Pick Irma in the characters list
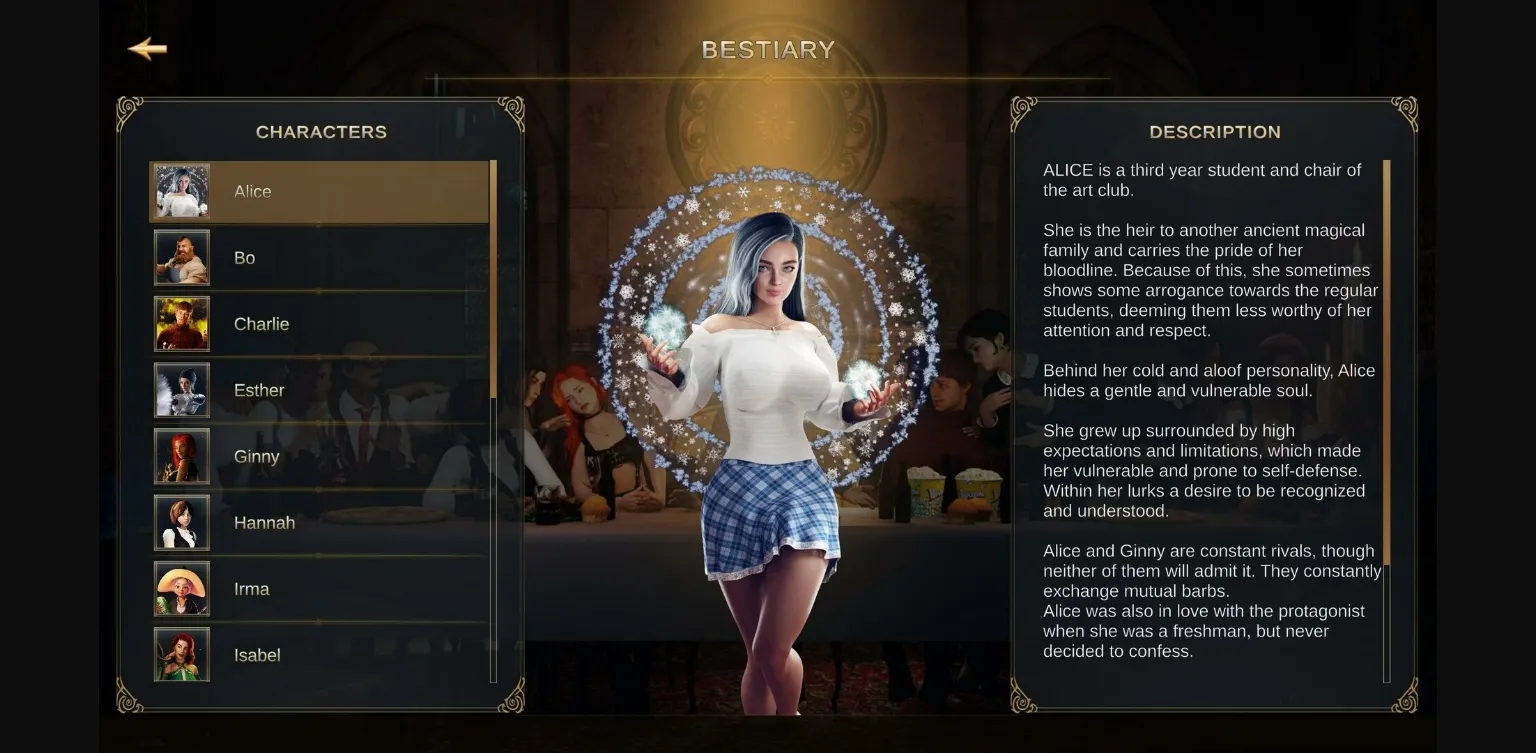Image resolution: width=1536 pixels, height=753 pixels. tap(318, 589)
